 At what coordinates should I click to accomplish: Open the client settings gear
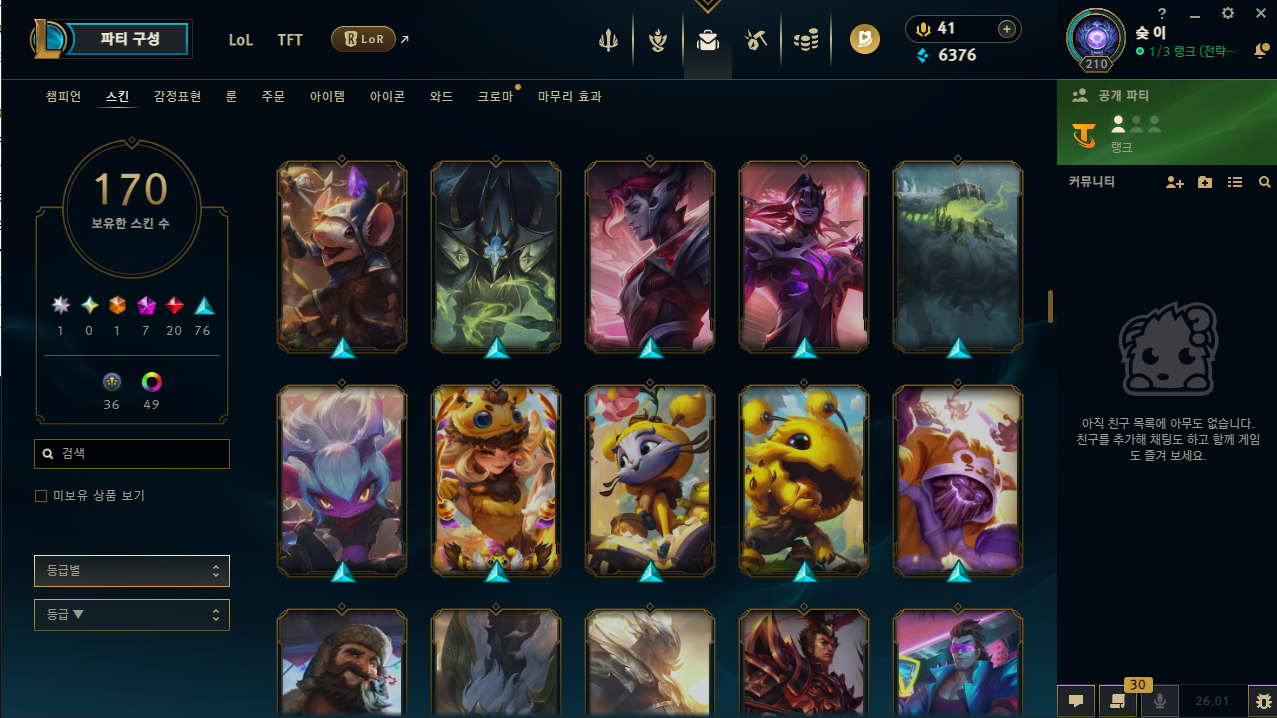point(1228,13)
